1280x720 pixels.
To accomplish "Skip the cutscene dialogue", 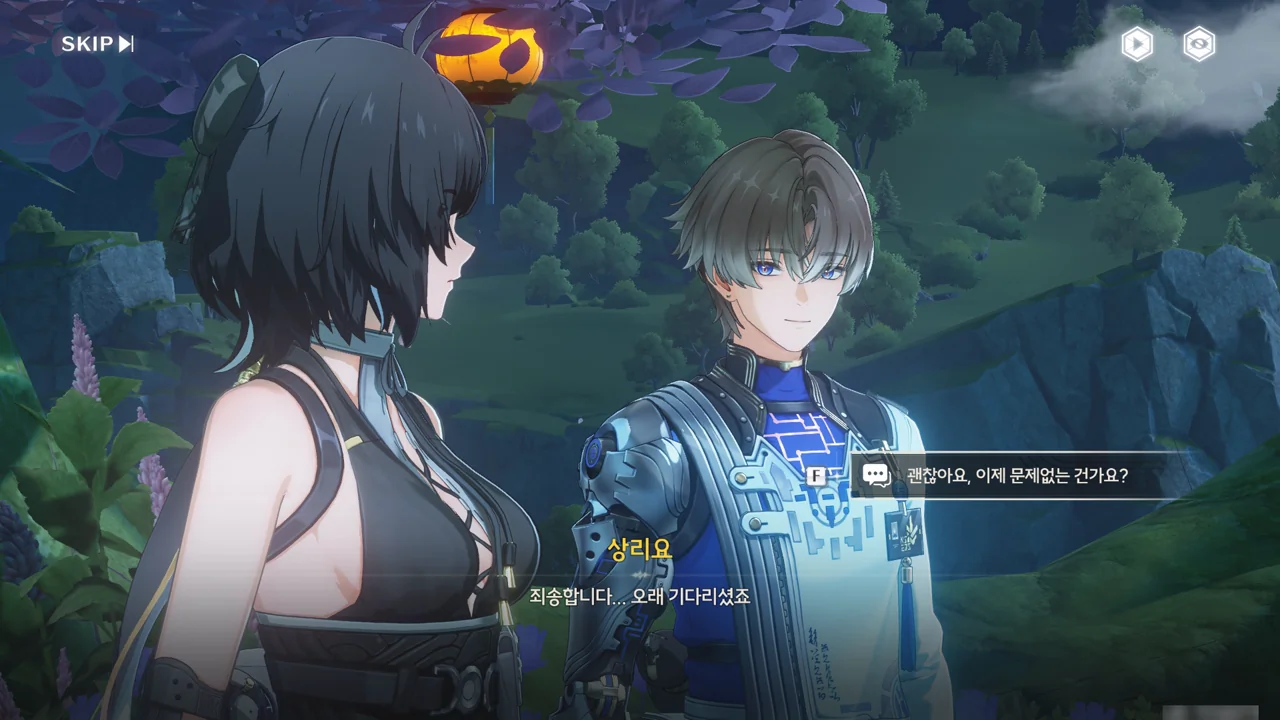I will pyautogui.click(x=97, y=44).
